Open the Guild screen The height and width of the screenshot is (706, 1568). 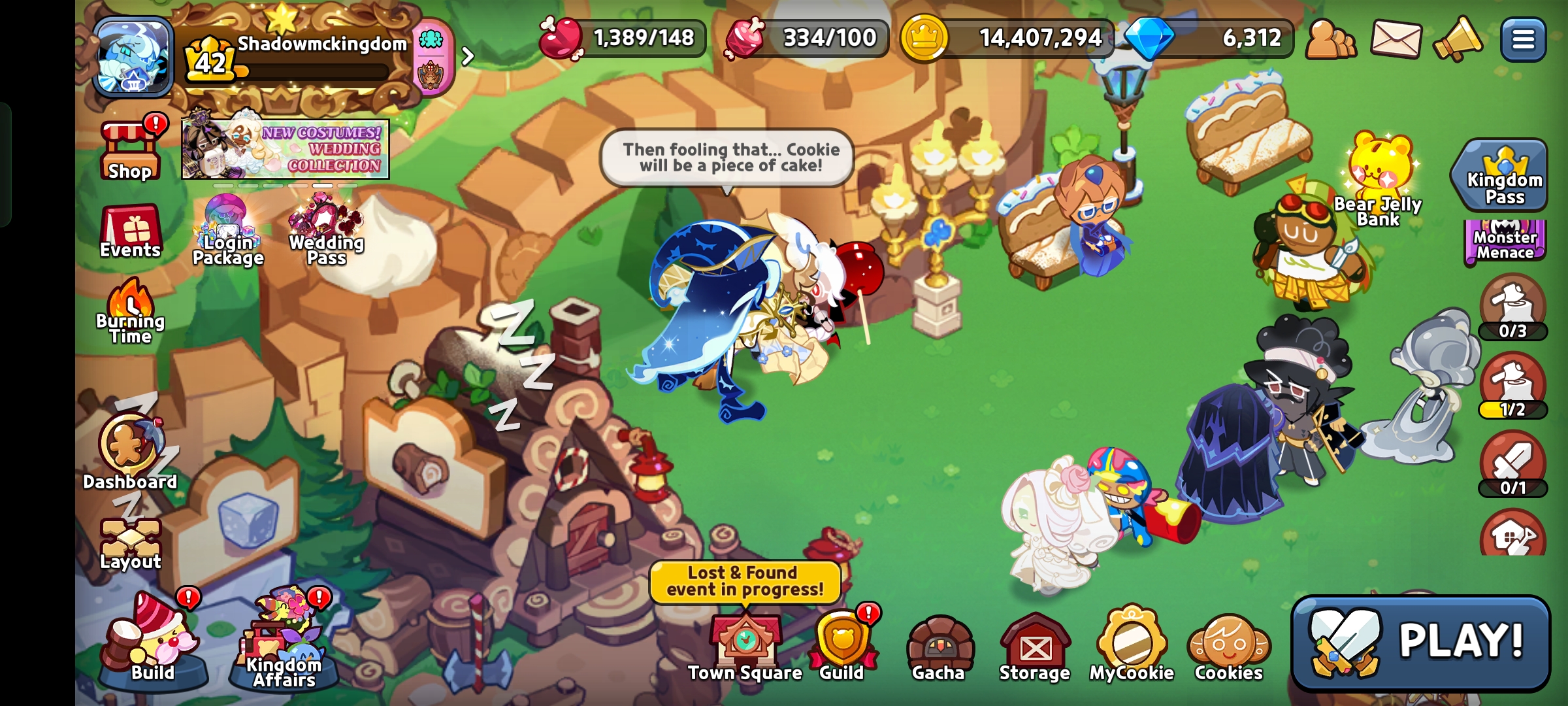pyautogui.click(x=841, y=647)
